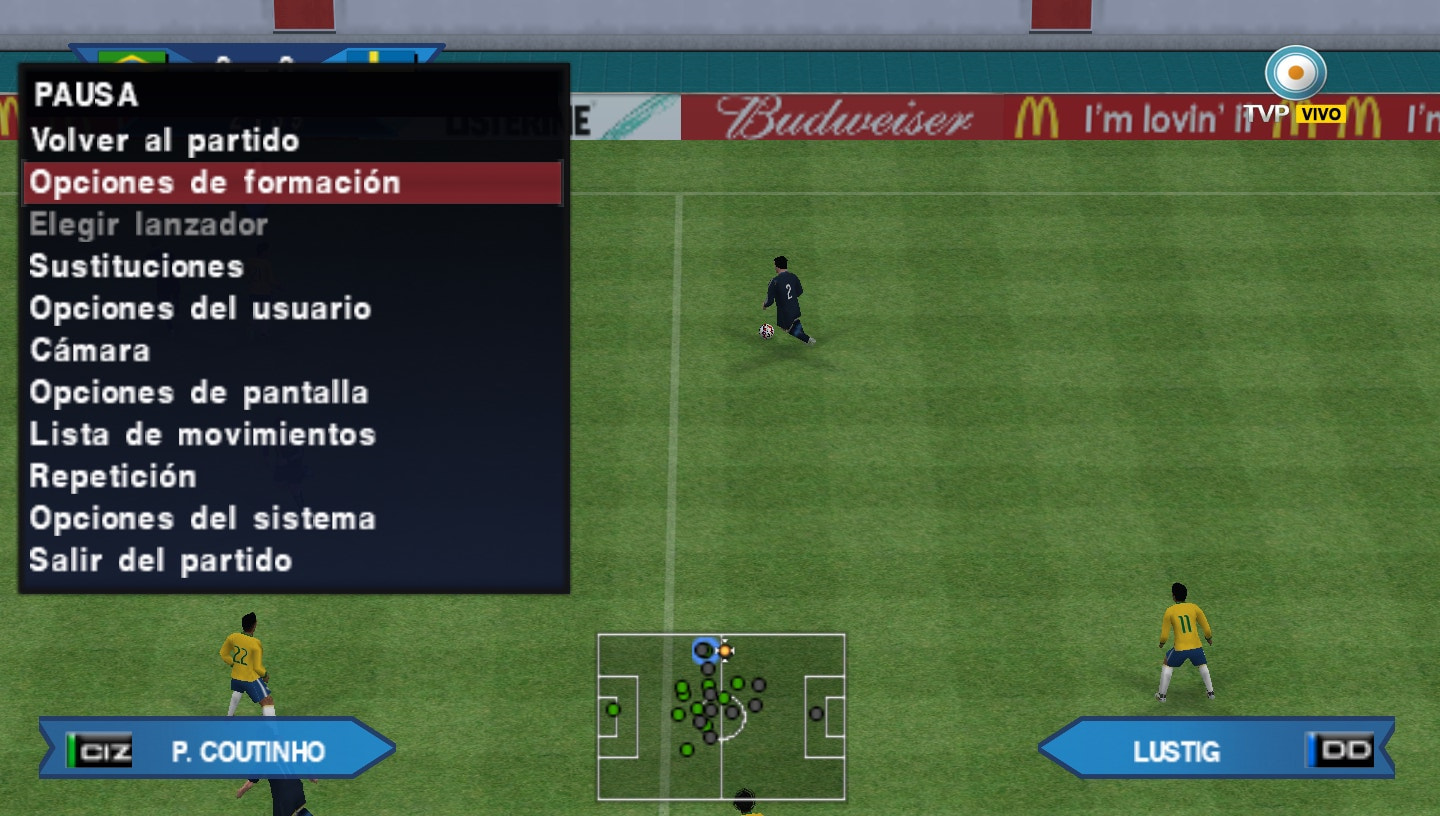Select Volver al partido

coord(164,141)
